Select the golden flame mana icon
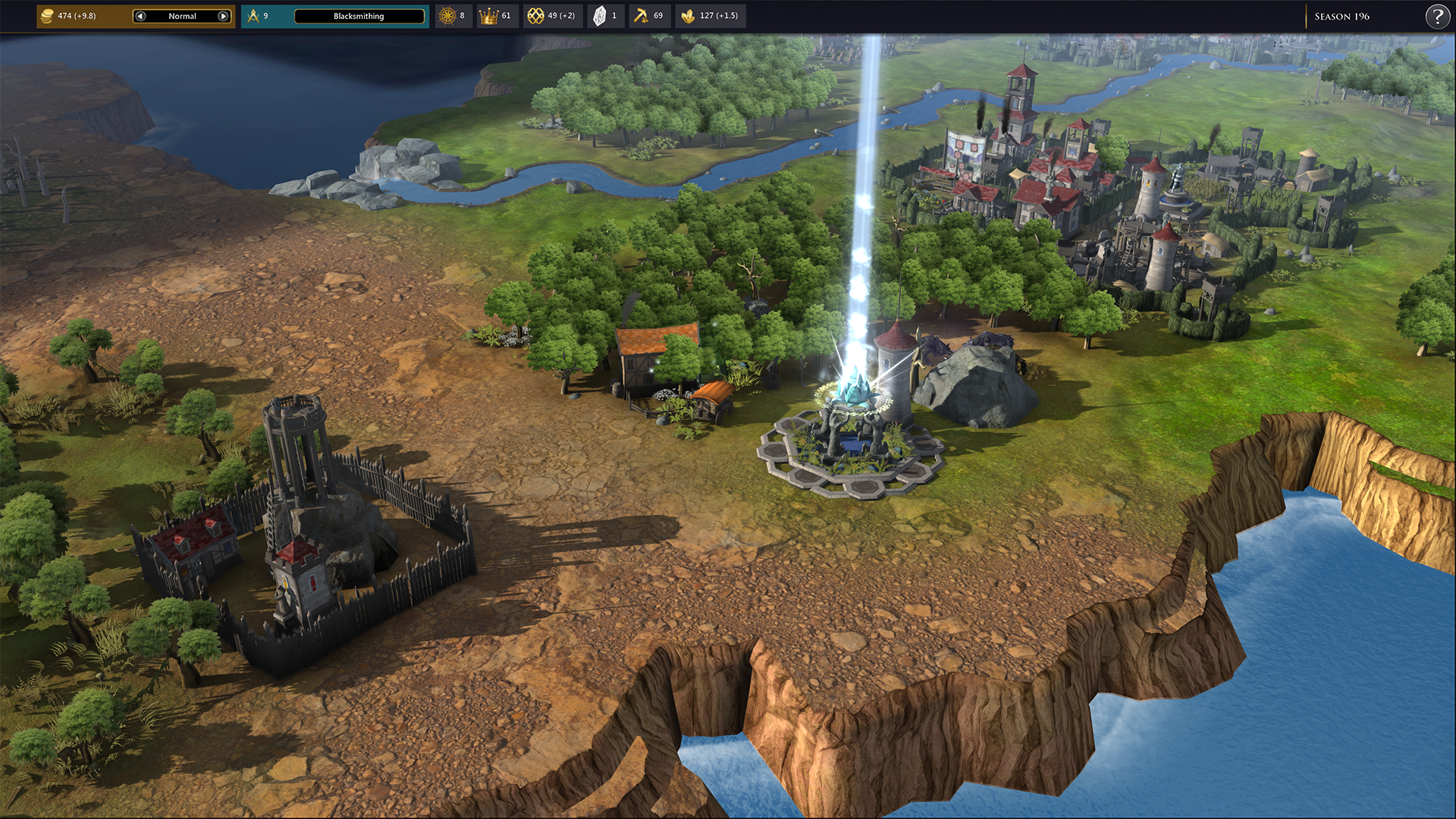 [688, 16]
